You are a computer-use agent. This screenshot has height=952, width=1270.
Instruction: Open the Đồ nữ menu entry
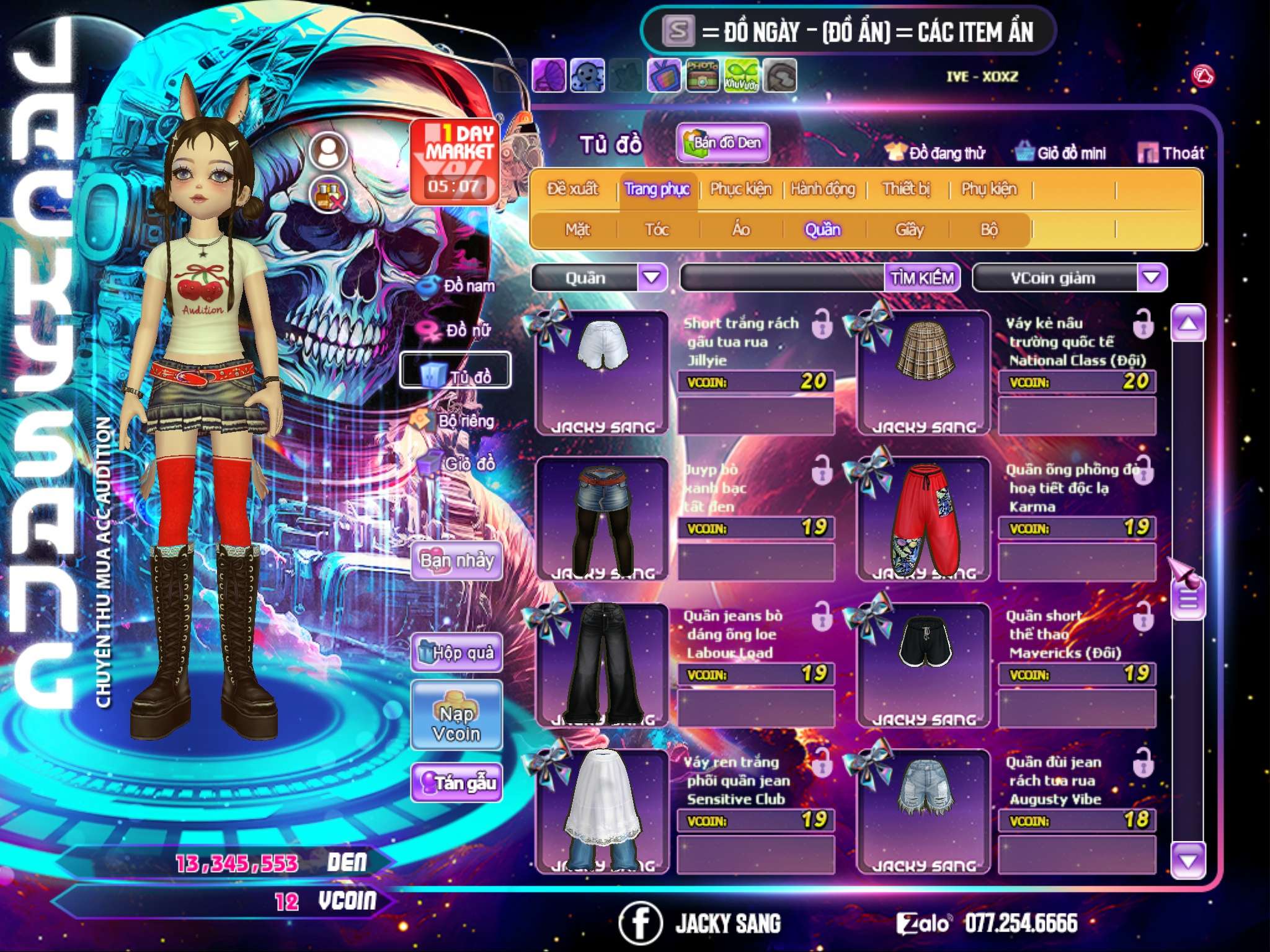point(459,330)
